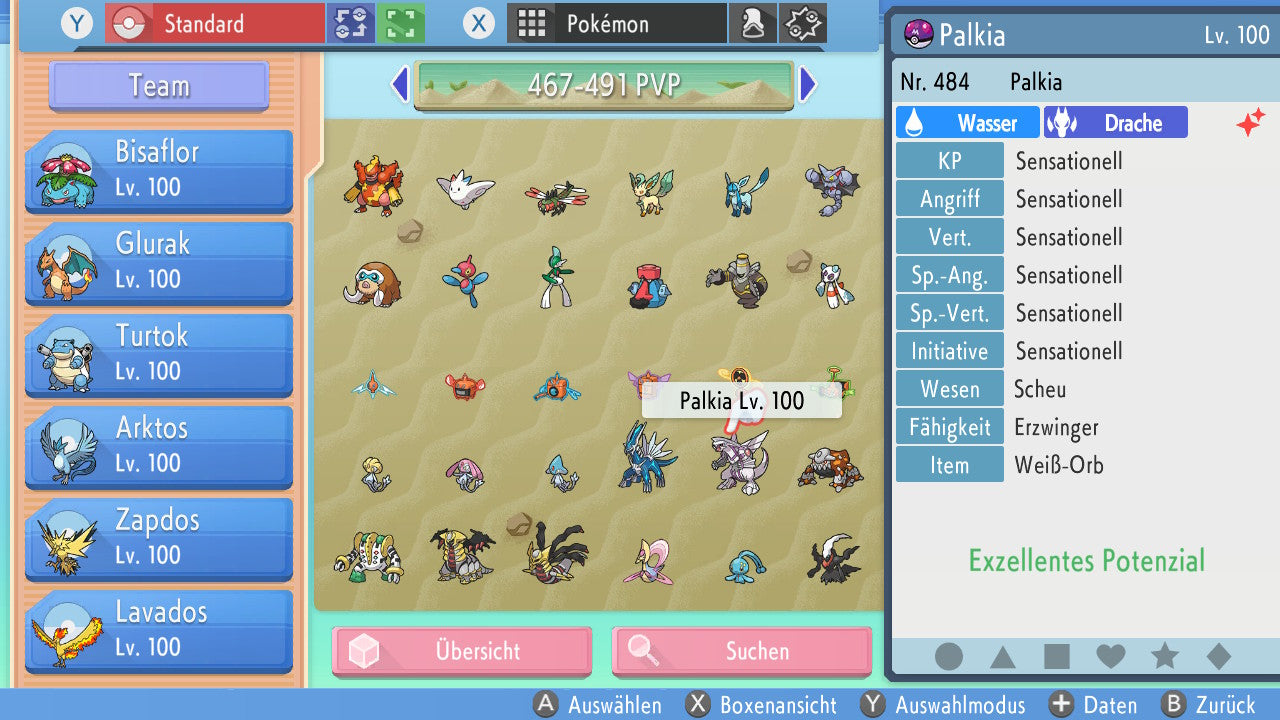This screenshot has width=1280, height=720.
Task: Click the trainer silhouette icon
Action: click(753, 23)
